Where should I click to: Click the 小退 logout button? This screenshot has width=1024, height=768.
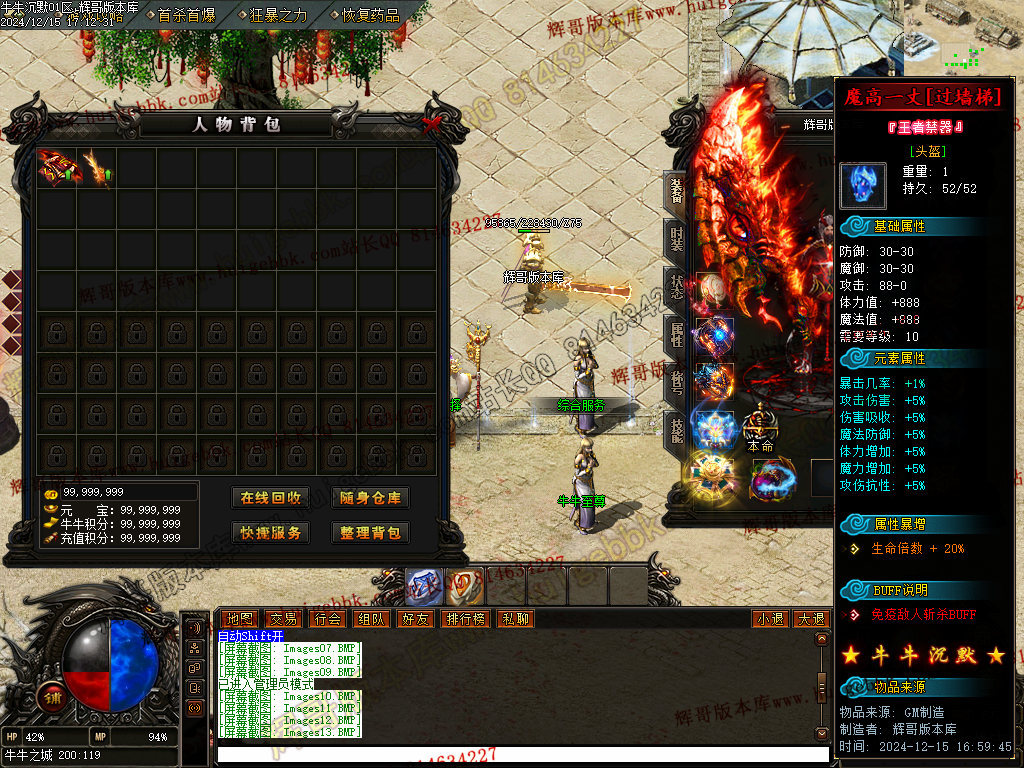pyautogui.click(x=770, y=619)
